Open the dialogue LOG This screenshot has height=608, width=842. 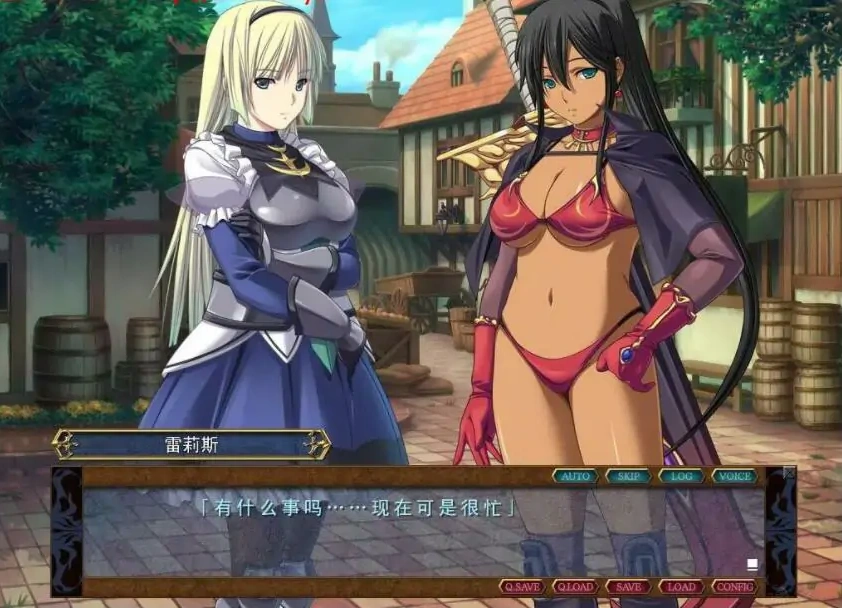click(682, 476)
